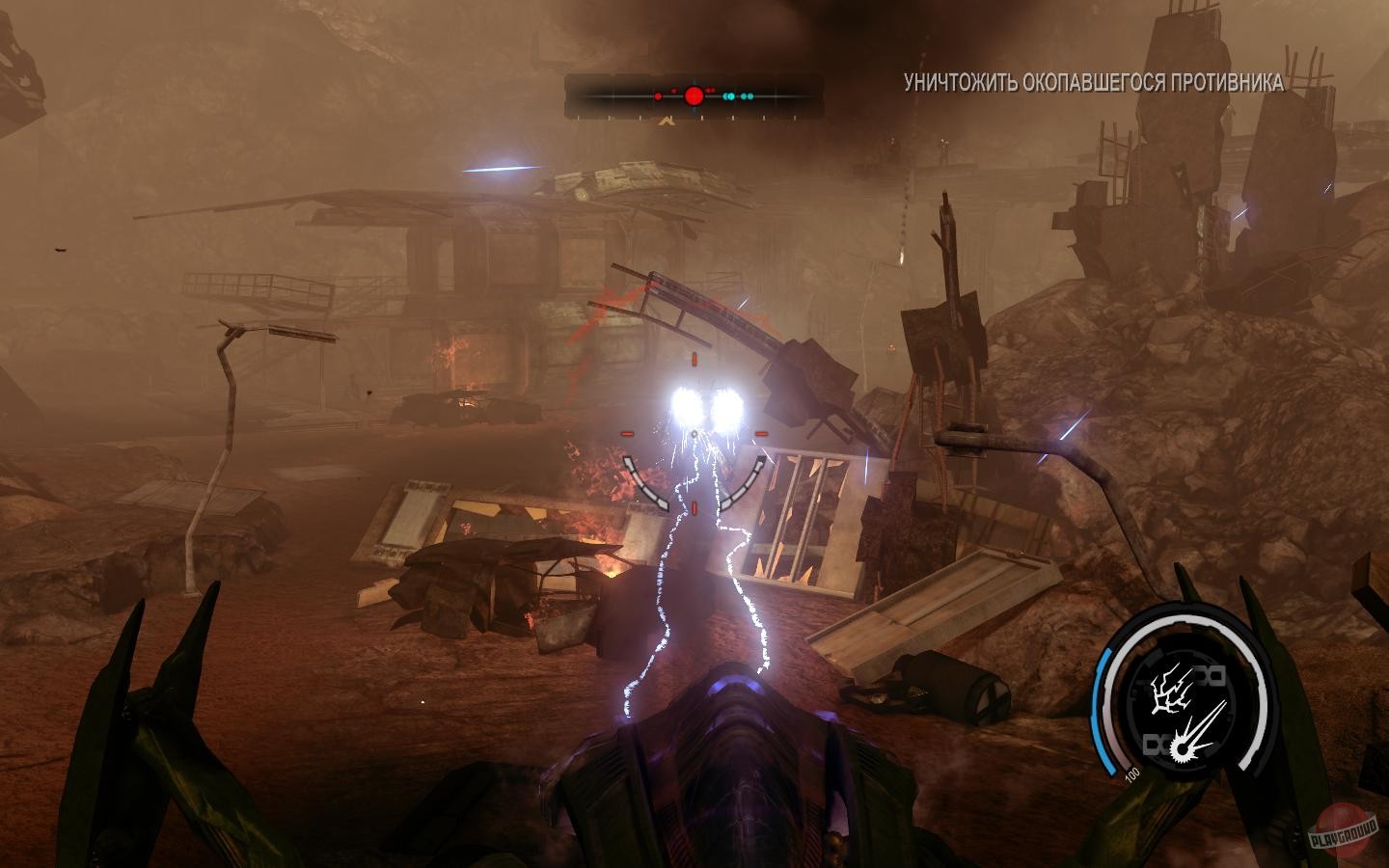Click the ammo counter reading 100
Screen dimensions: 1389x868
tap(1132, 773)
